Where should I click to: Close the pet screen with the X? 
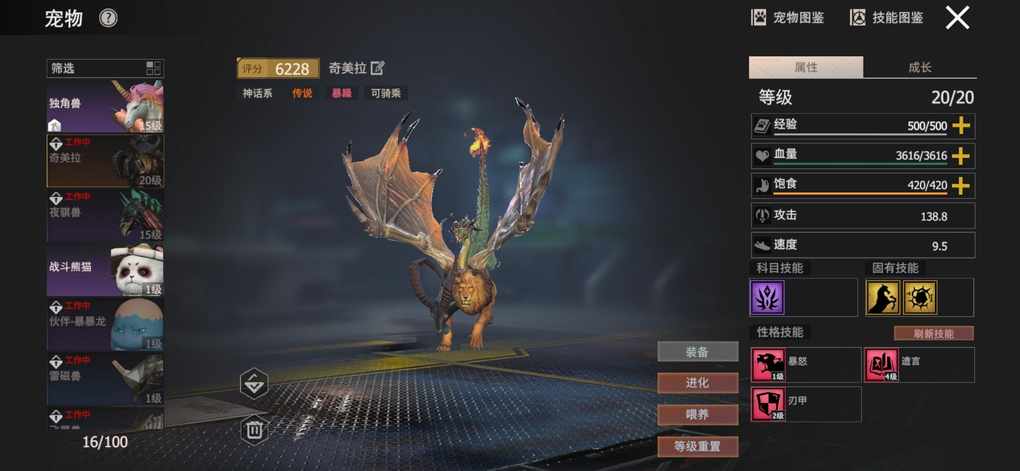[x=957, y=17]
